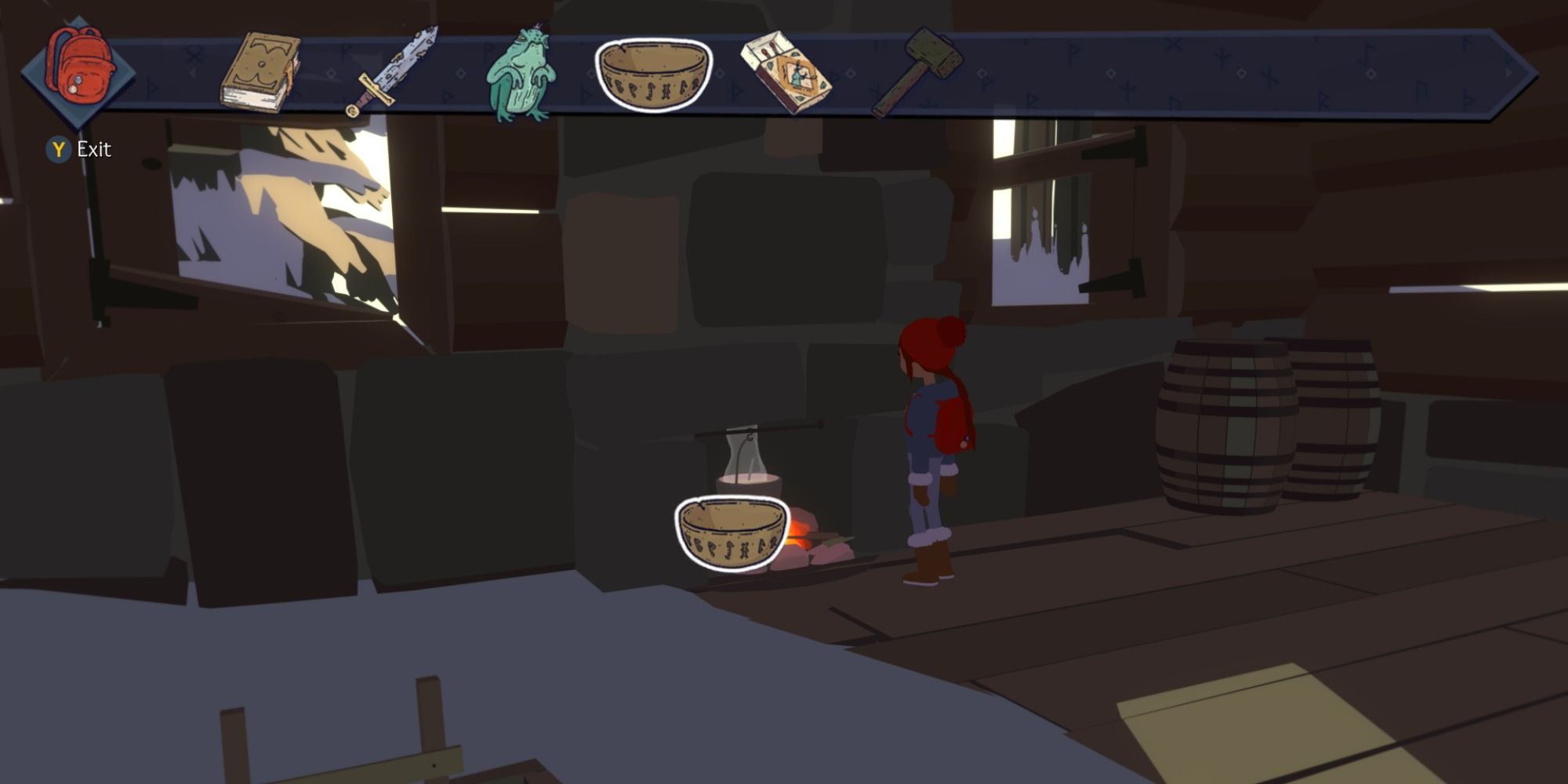1568x784 pixels.
Task: Click the frosted window on the right wall
Action: pyautogui.click(x=1043, y=227)
